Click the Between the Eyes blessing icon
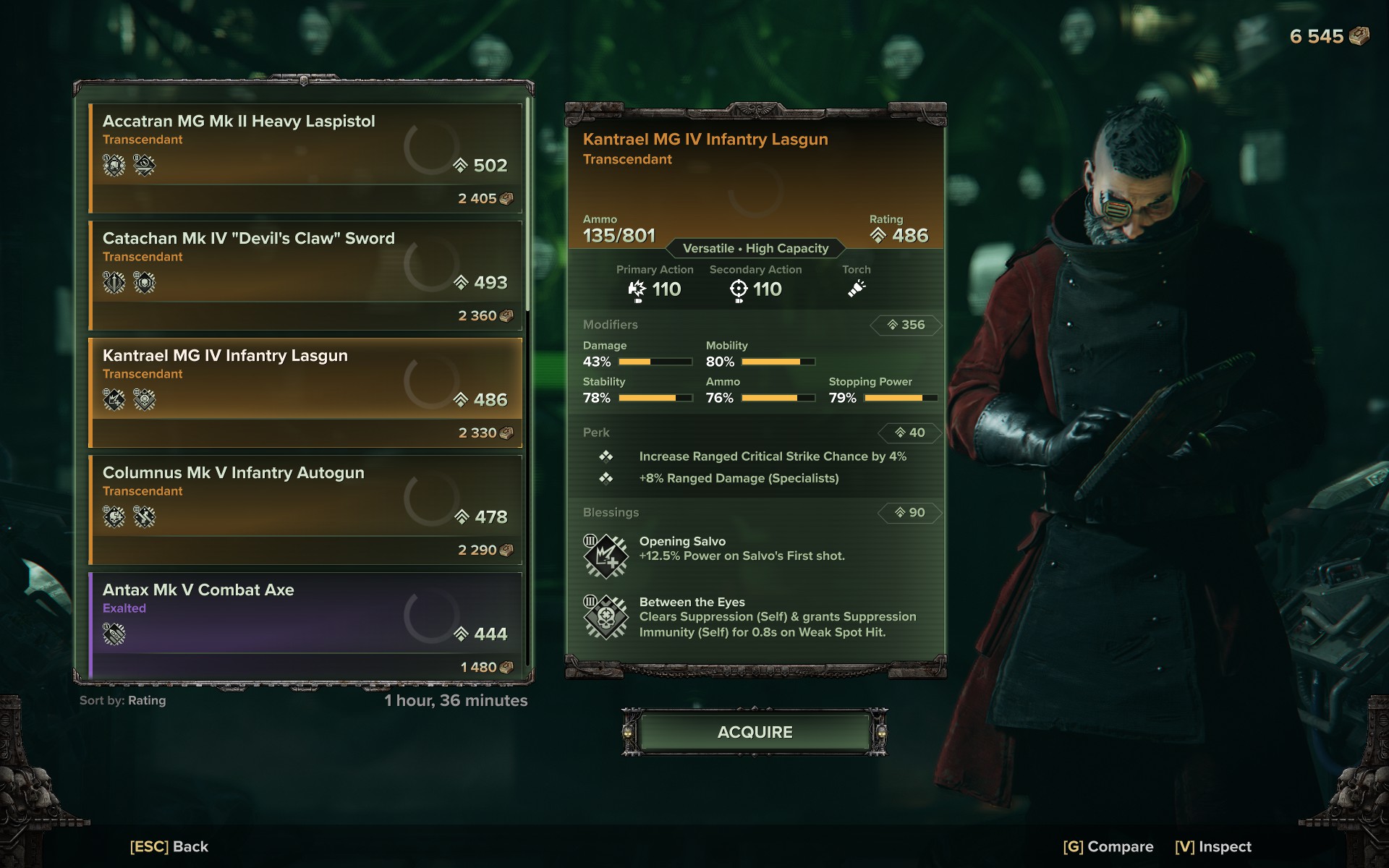This screenshot has width=1389, height=868. tap(606, 617)
